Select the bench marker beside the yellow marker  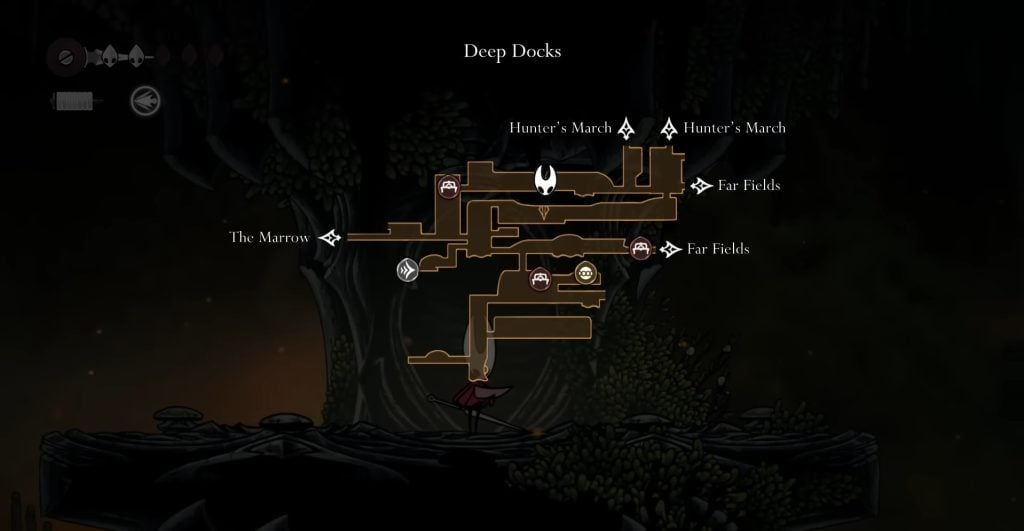(541, 279)
